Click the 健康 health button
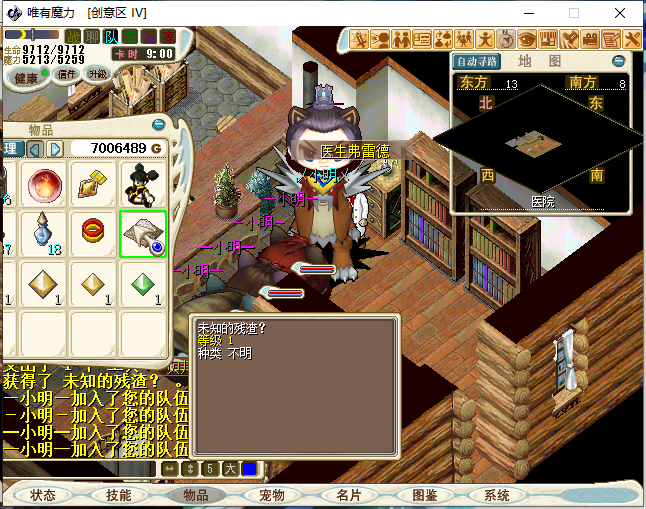Image resolution: width=646 pixels, height=509 pixels. pyautogui.click(x=26, y=77)
